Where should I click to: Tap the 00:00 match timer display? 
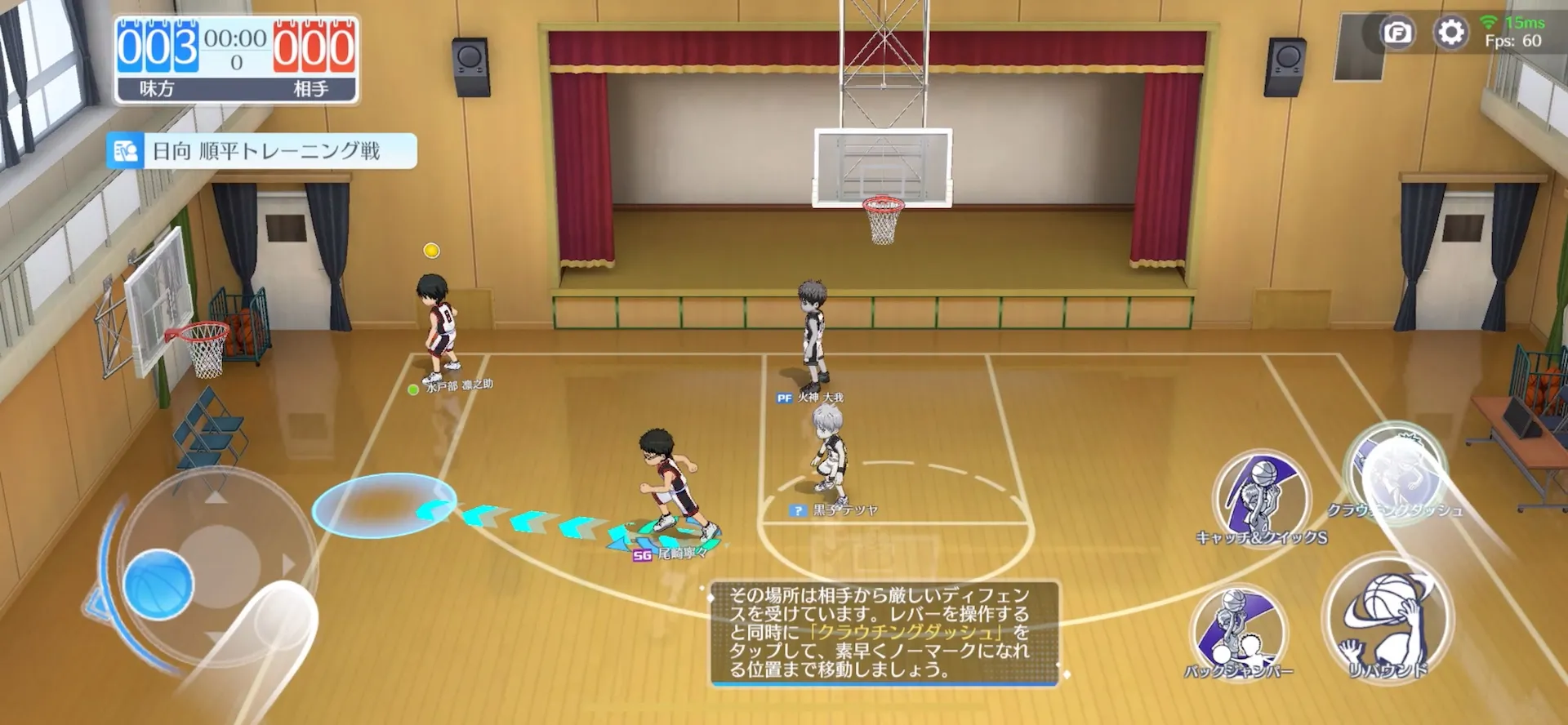click(235, 38)
